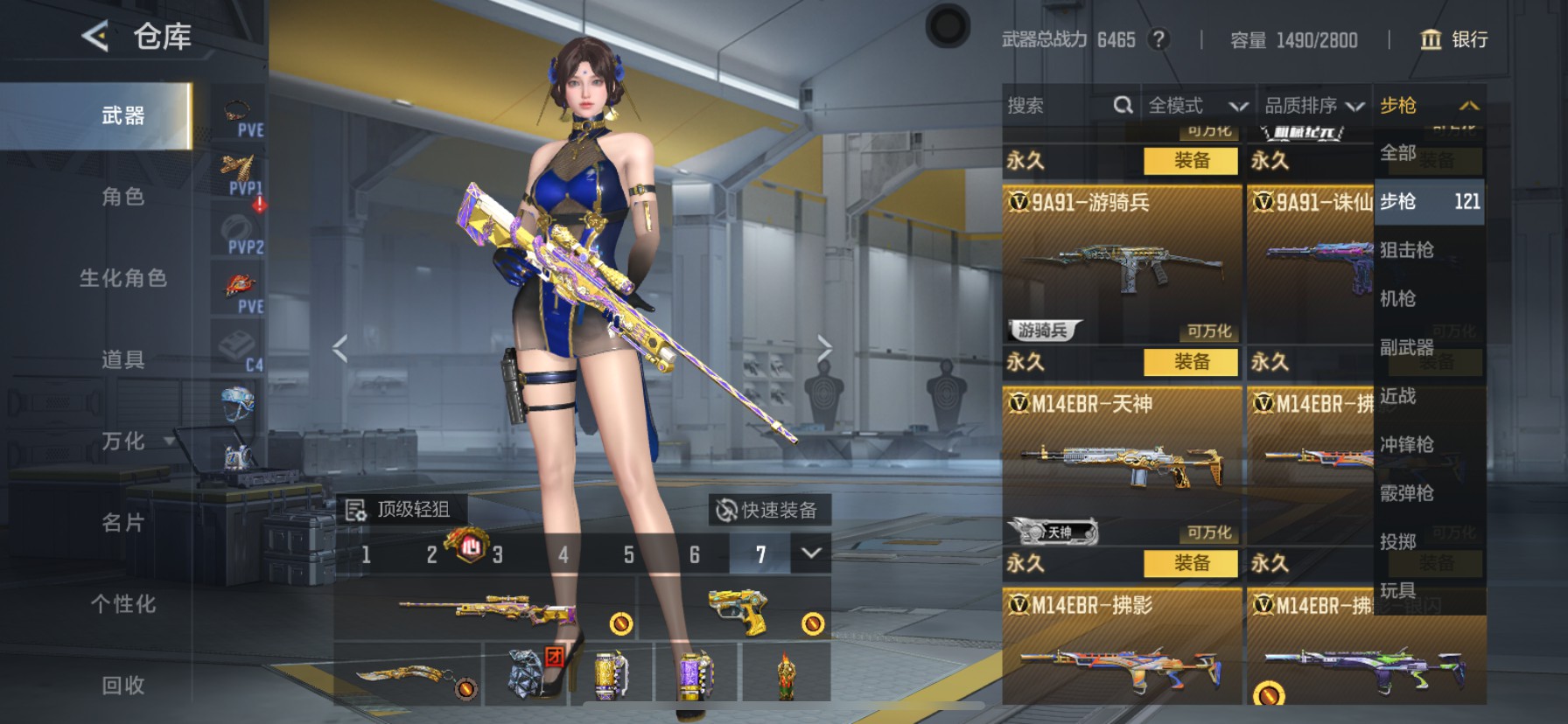Select the PVP1 loadout item icon
Image resolution: width=1568 pixels, height=724 pixels.
click(237, 171)
